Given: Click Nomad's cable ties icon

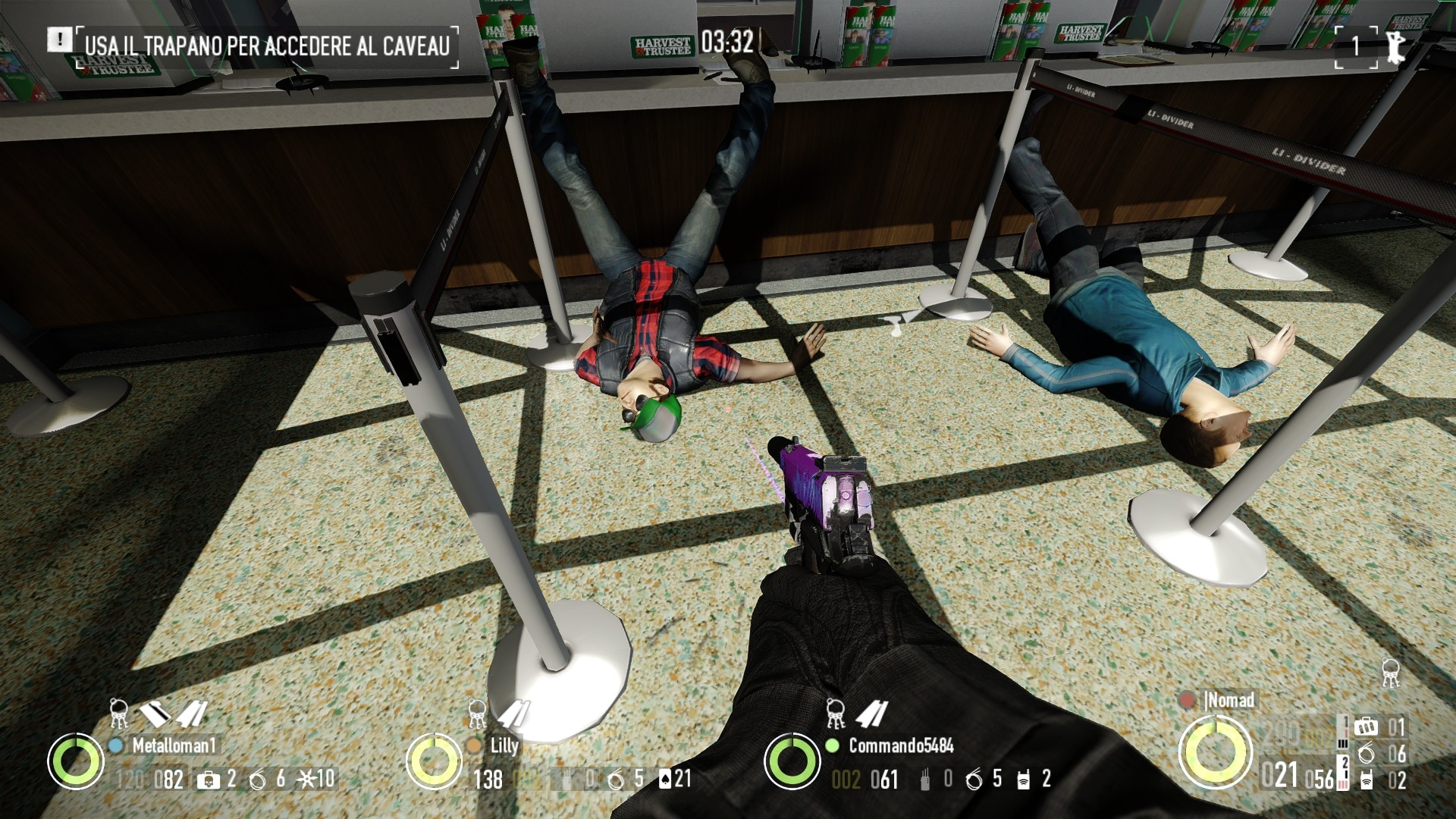Looking at the screenshot, I should 1366,754.
